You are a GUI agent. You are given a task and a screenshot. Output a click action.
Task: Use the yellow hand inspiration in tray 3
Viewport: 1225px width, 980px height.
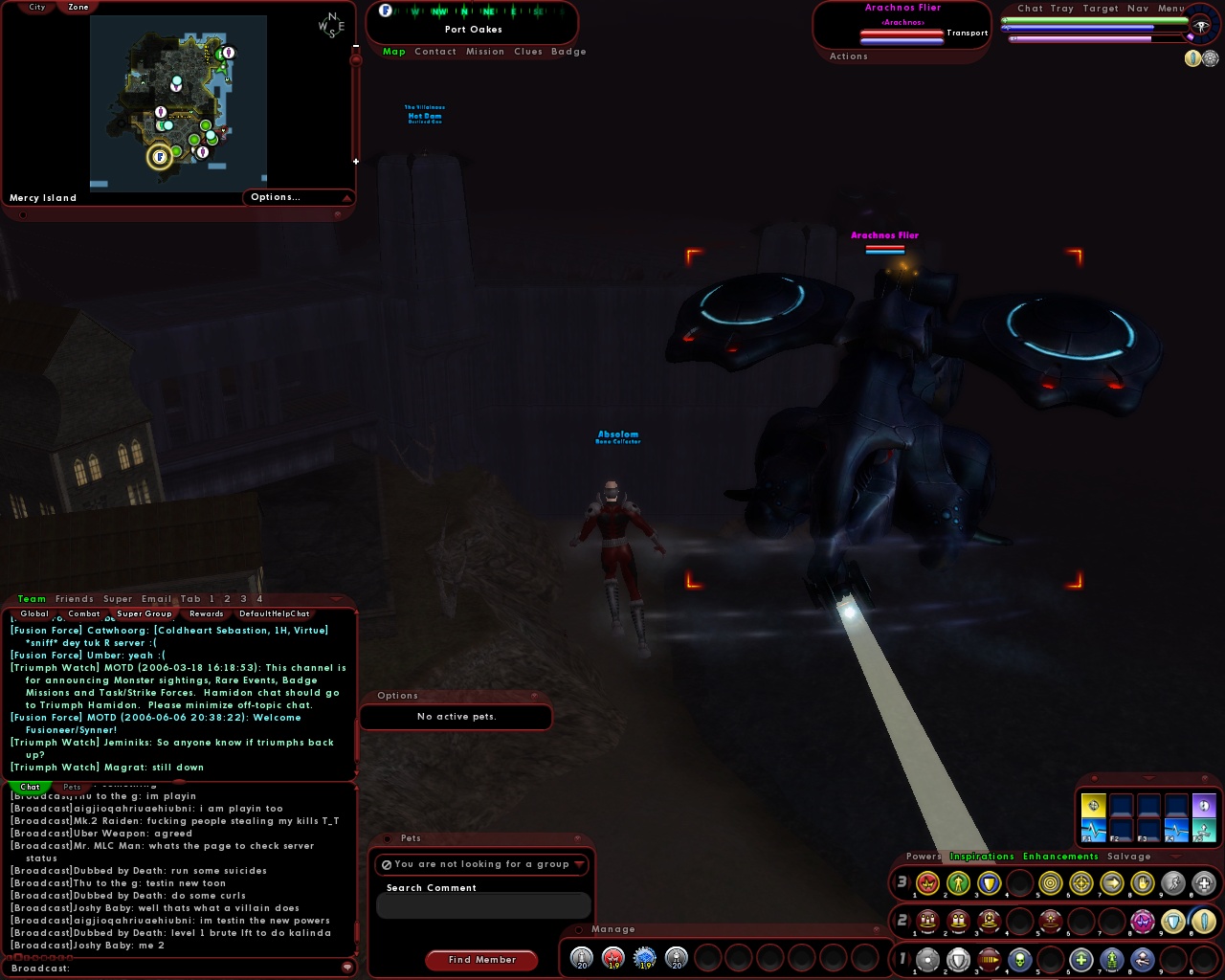(1143, 882)
